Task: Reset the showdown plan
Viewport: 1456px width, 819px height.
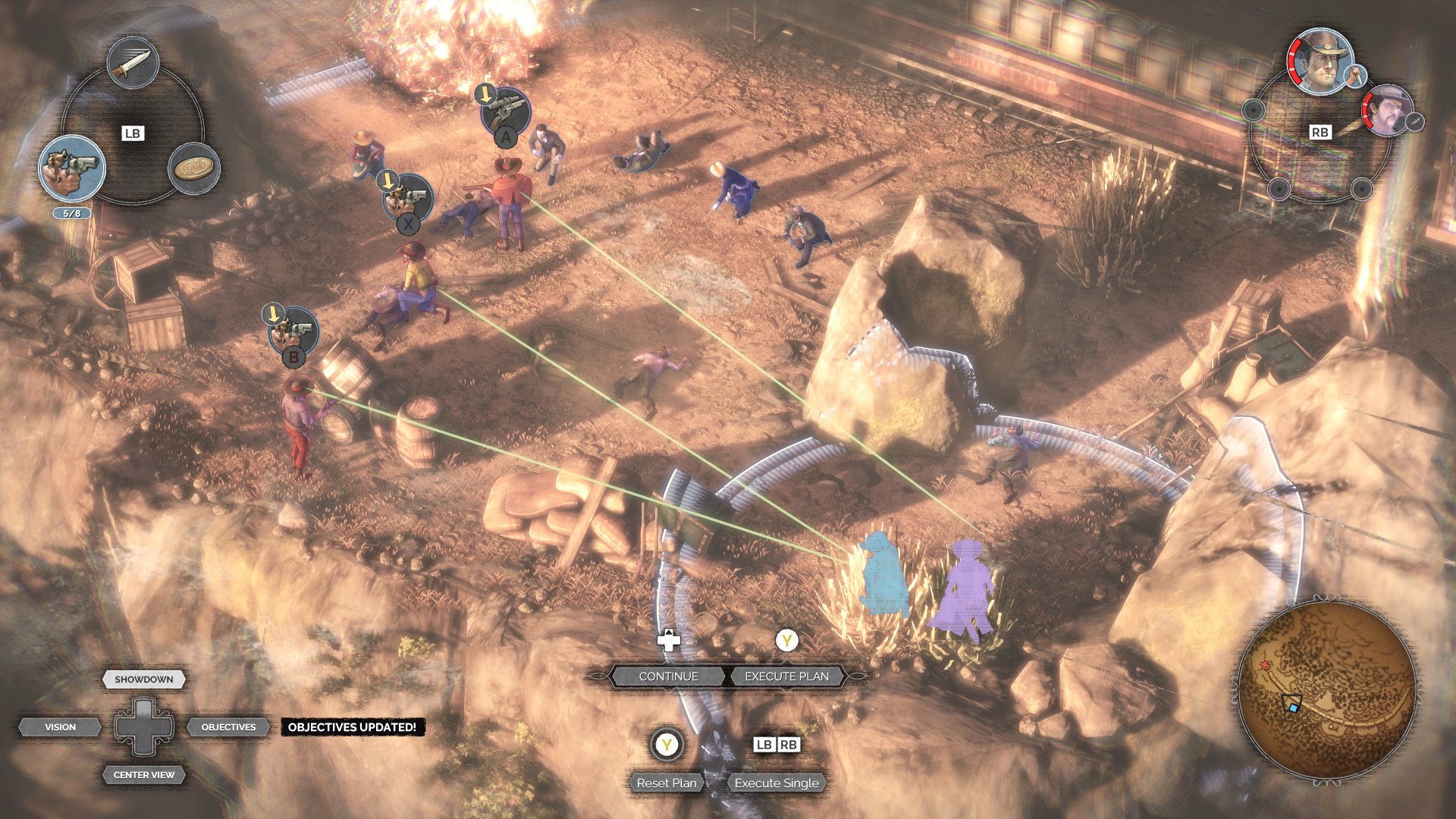Action: pyautogui.click(x=666, y=783)
